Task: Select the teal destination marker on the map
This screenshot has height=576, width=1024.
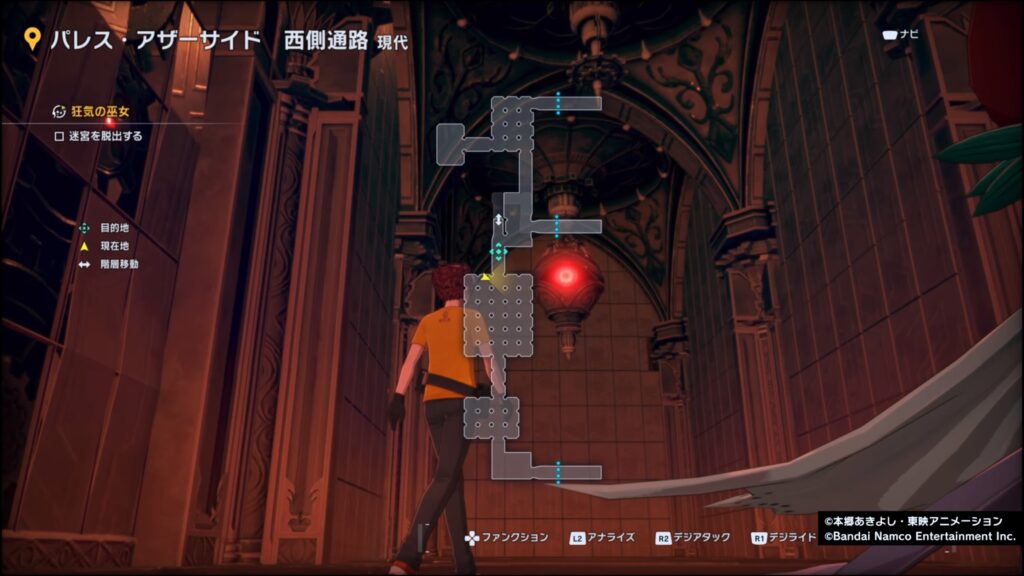Action: coord(498,250)
